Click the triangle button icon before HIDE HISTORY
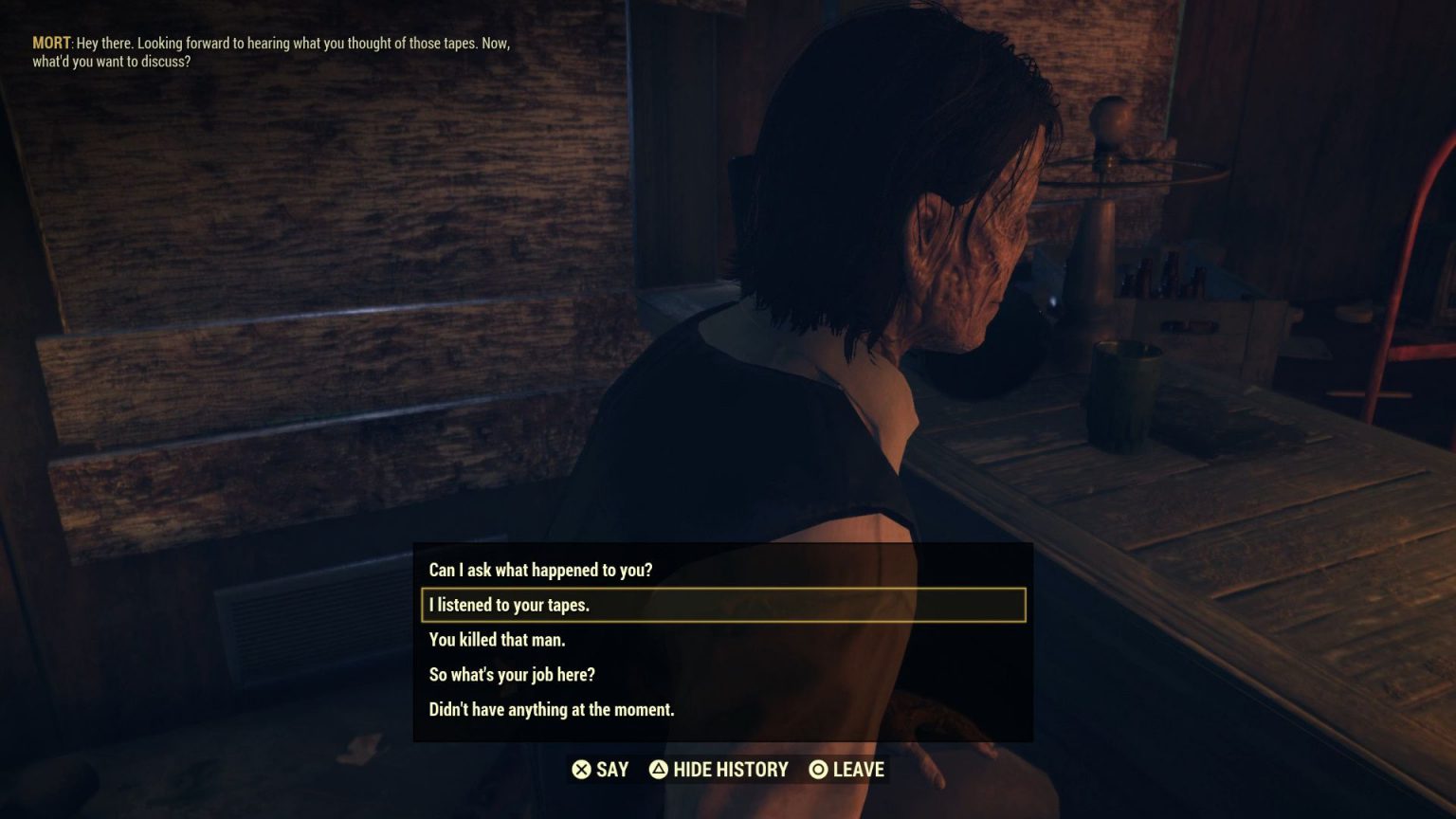1456x819 pixels. (661, 770)
